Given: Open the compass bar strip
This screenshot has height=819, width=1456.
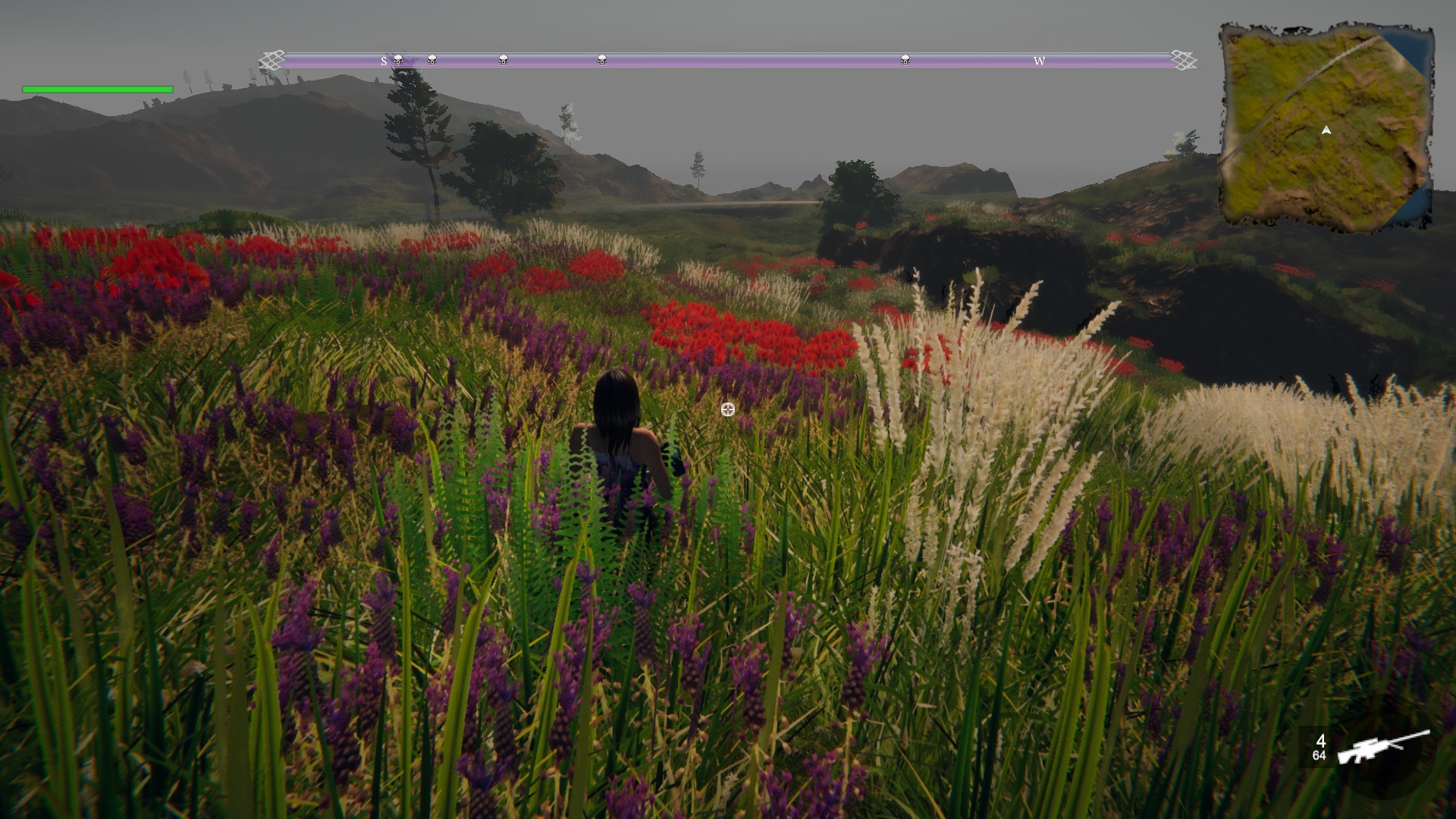Looking at the screenshot, I should (x=728, y=59).
